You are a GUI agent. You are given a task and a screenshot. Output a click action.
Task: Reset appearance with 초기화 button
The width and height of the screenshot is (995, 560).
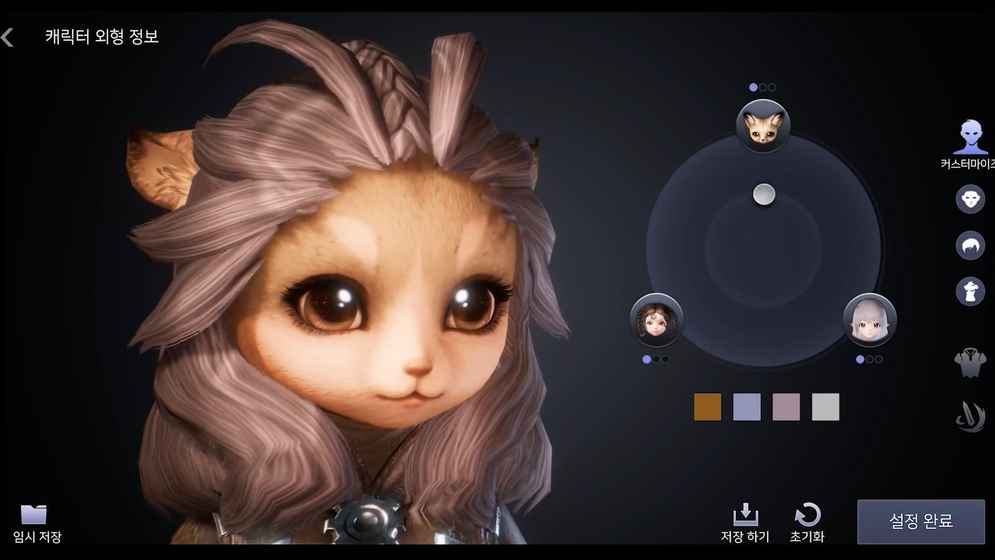click(807, 523)
